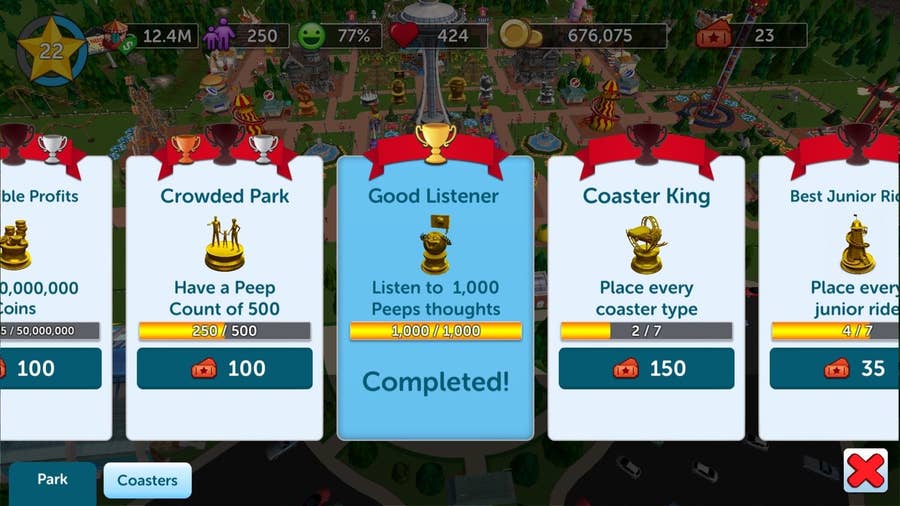Switch to the Park achievements tab

coord(52,480)
